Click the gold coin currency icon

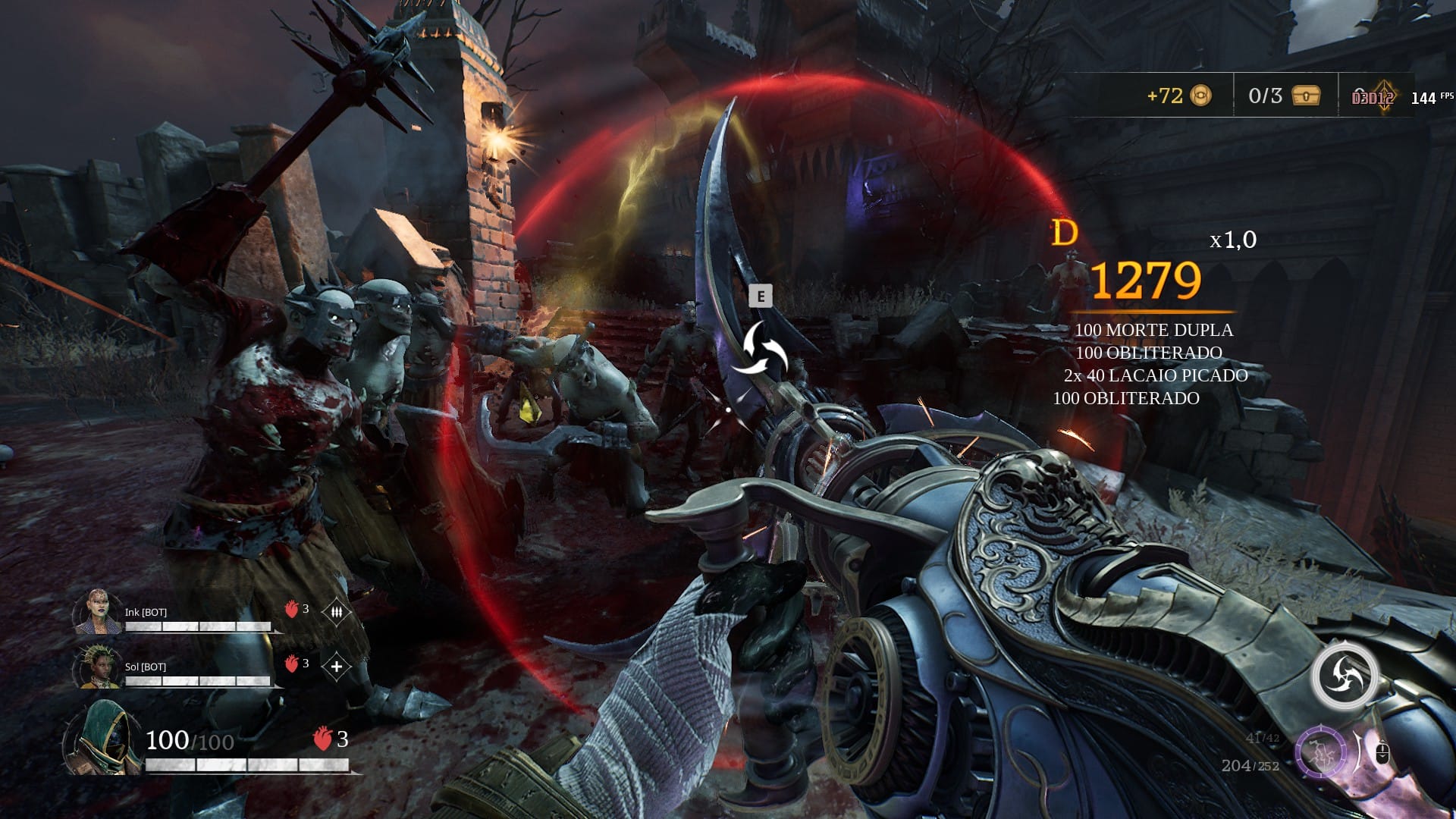pyautogui.click(x=1201, y=96)
